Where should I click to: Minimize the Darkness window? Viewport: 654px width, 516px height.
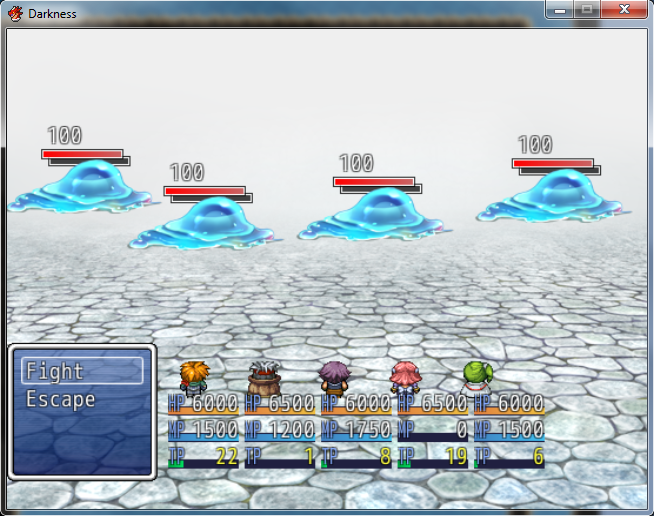pos(560,10)
